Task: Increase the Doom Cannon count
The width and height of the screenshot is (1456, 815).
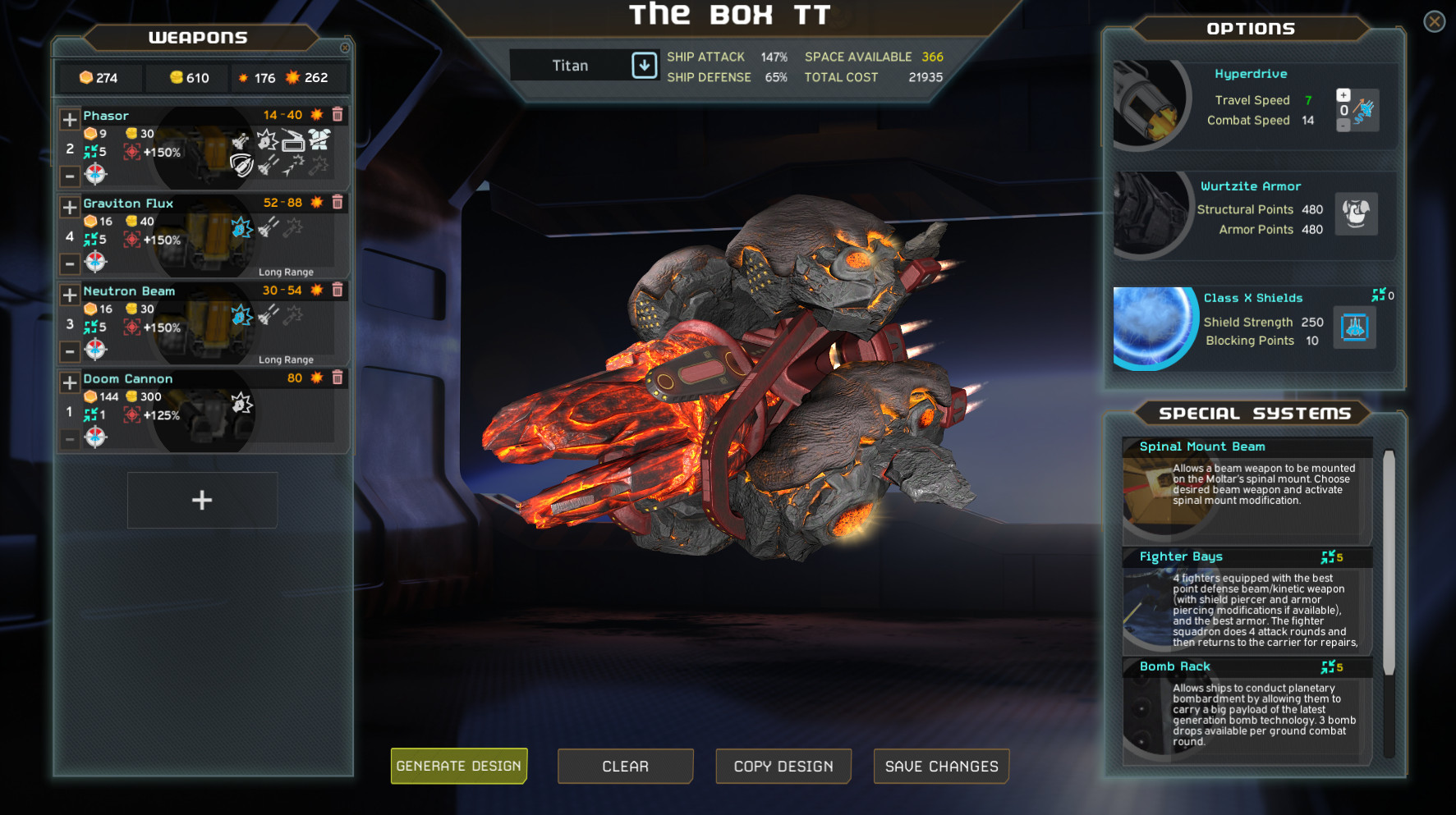Action: click(x=70, y=383)
